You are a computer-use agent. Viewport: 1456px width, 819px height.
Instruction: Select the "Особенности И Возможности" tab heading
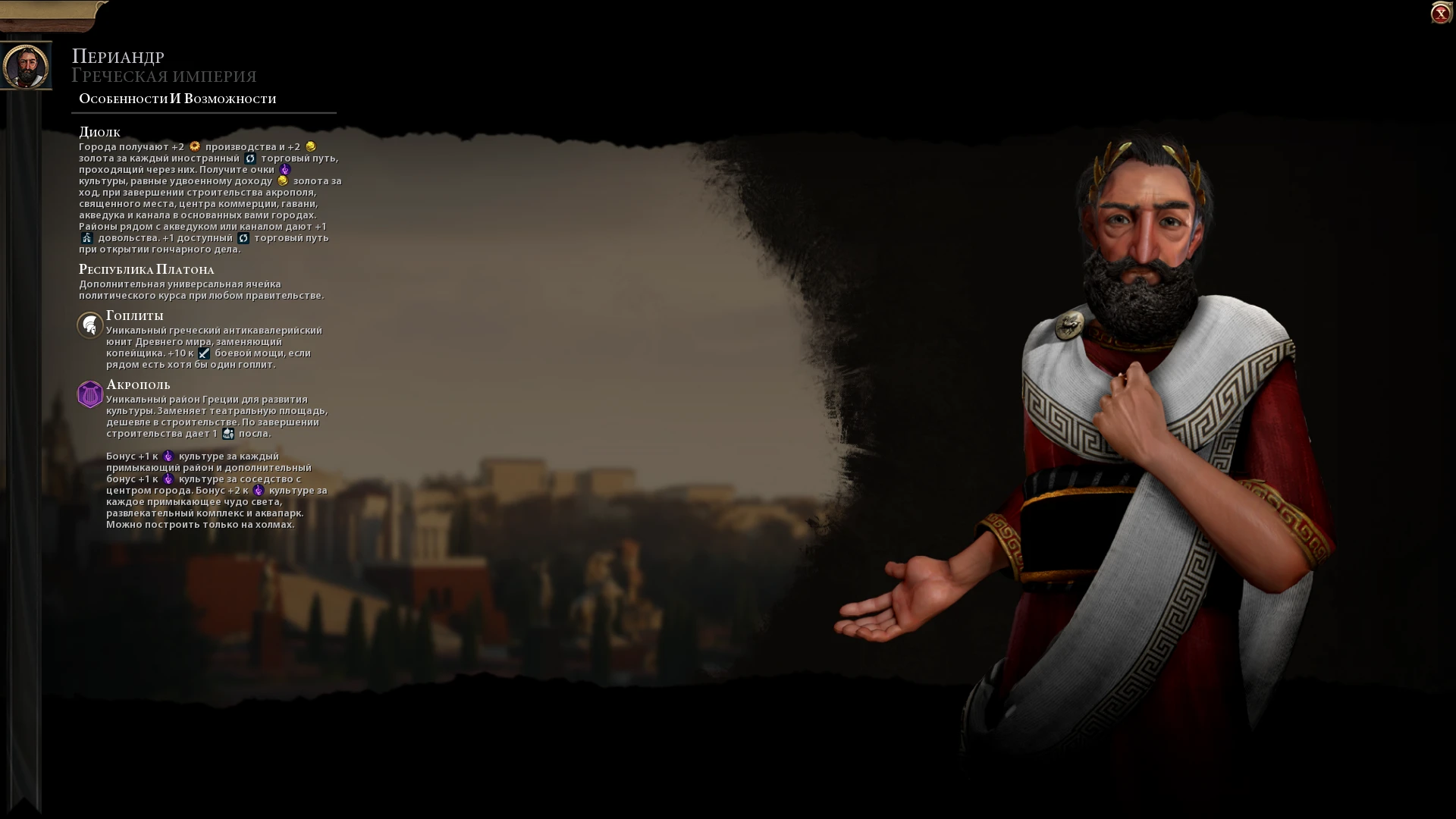[176, 98]
